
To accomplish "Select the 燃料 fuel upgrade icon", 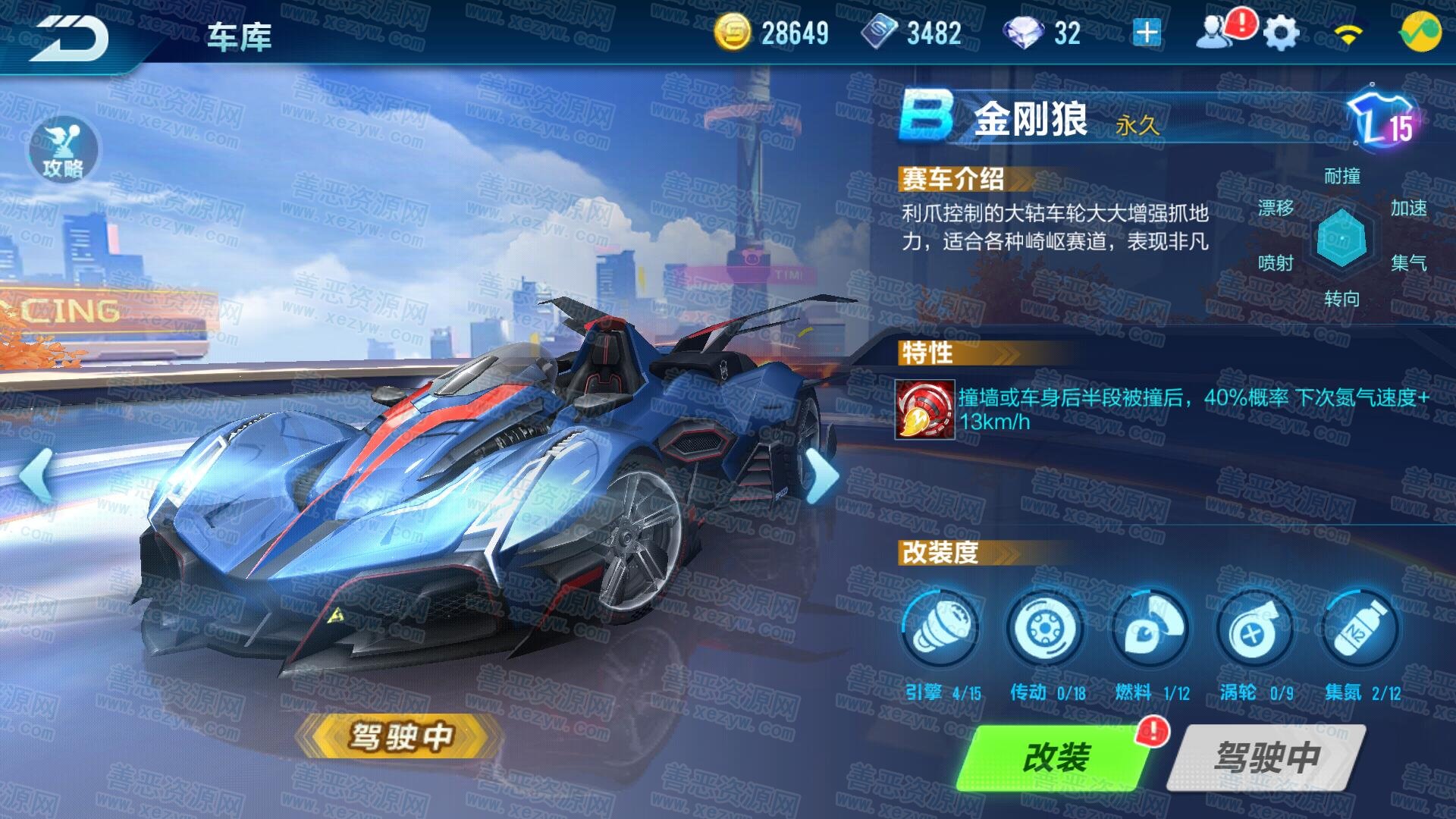I will [1150, 629].
